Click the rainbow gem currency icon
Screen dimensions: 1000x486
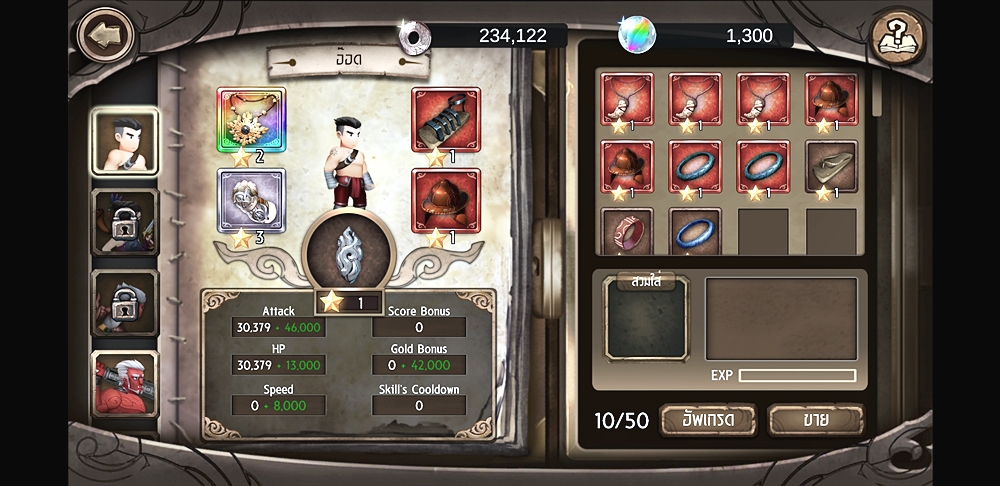click(637, 35)
